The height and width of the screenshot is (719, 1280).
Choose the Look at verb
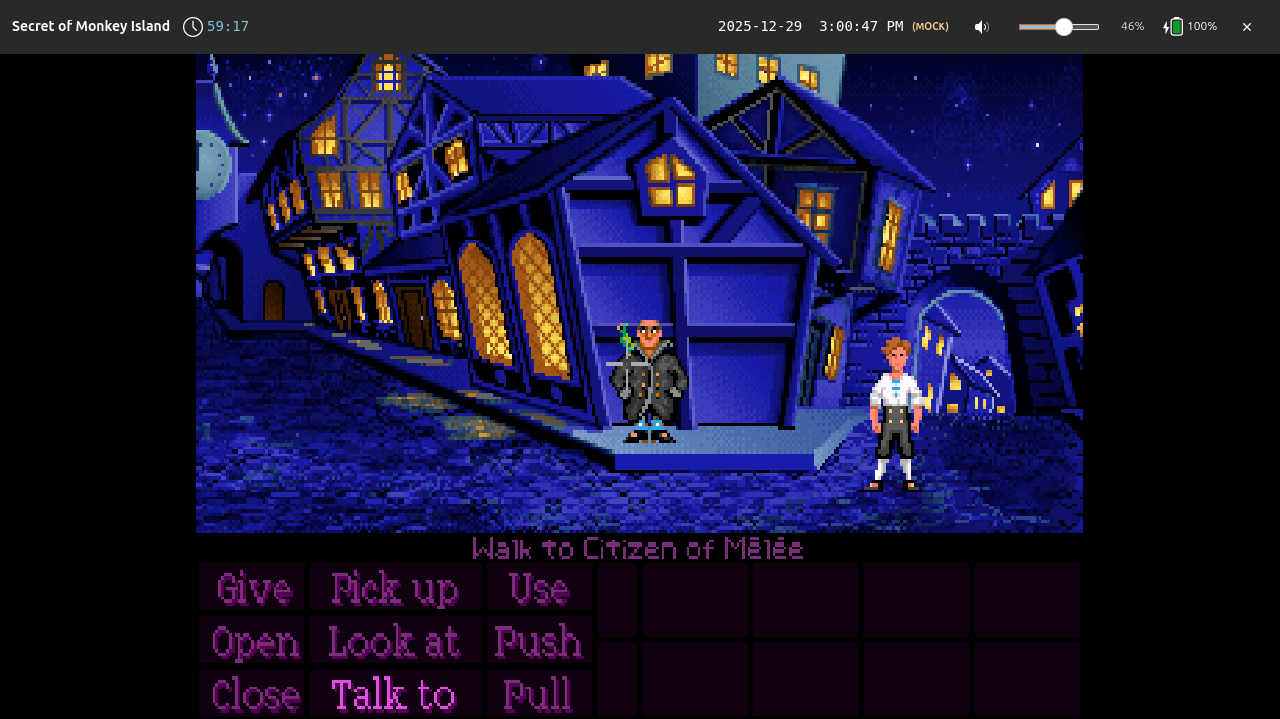tap(394, 642)
